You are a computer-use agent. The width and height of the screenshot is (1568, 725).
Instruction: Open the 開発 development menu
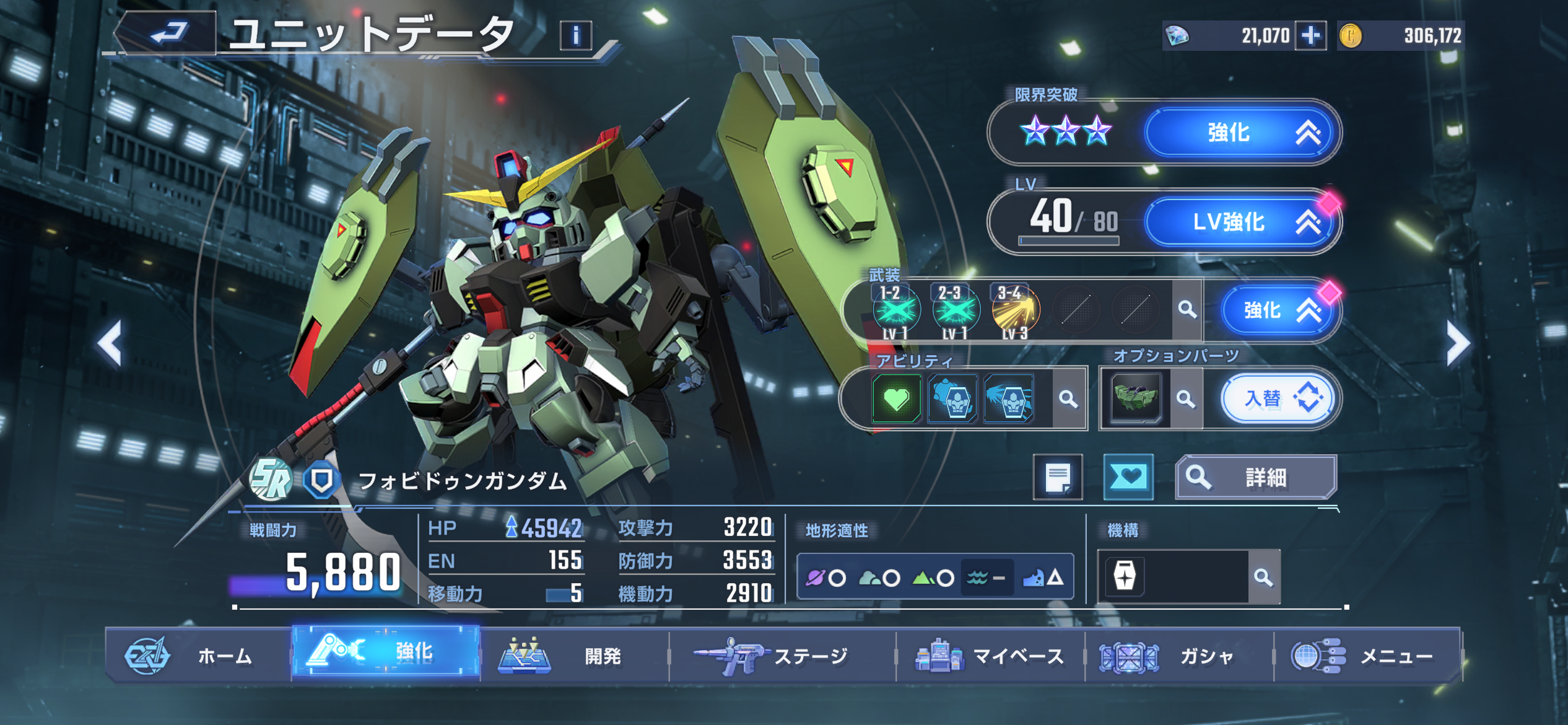tap(575, 656)
